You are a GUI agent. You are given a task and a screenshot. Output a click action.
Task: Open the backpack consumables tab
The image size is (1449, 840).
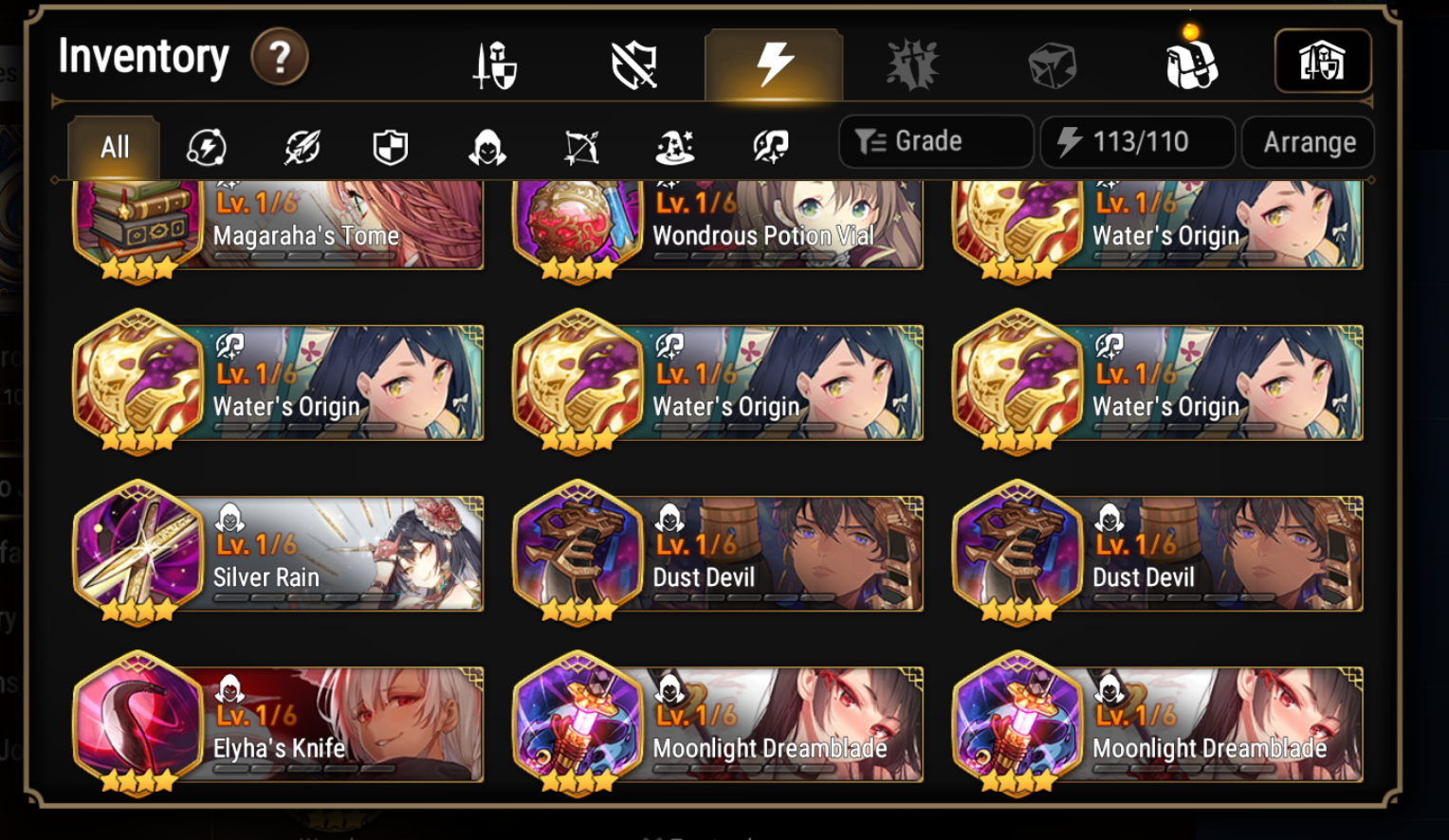[1191, 61]
